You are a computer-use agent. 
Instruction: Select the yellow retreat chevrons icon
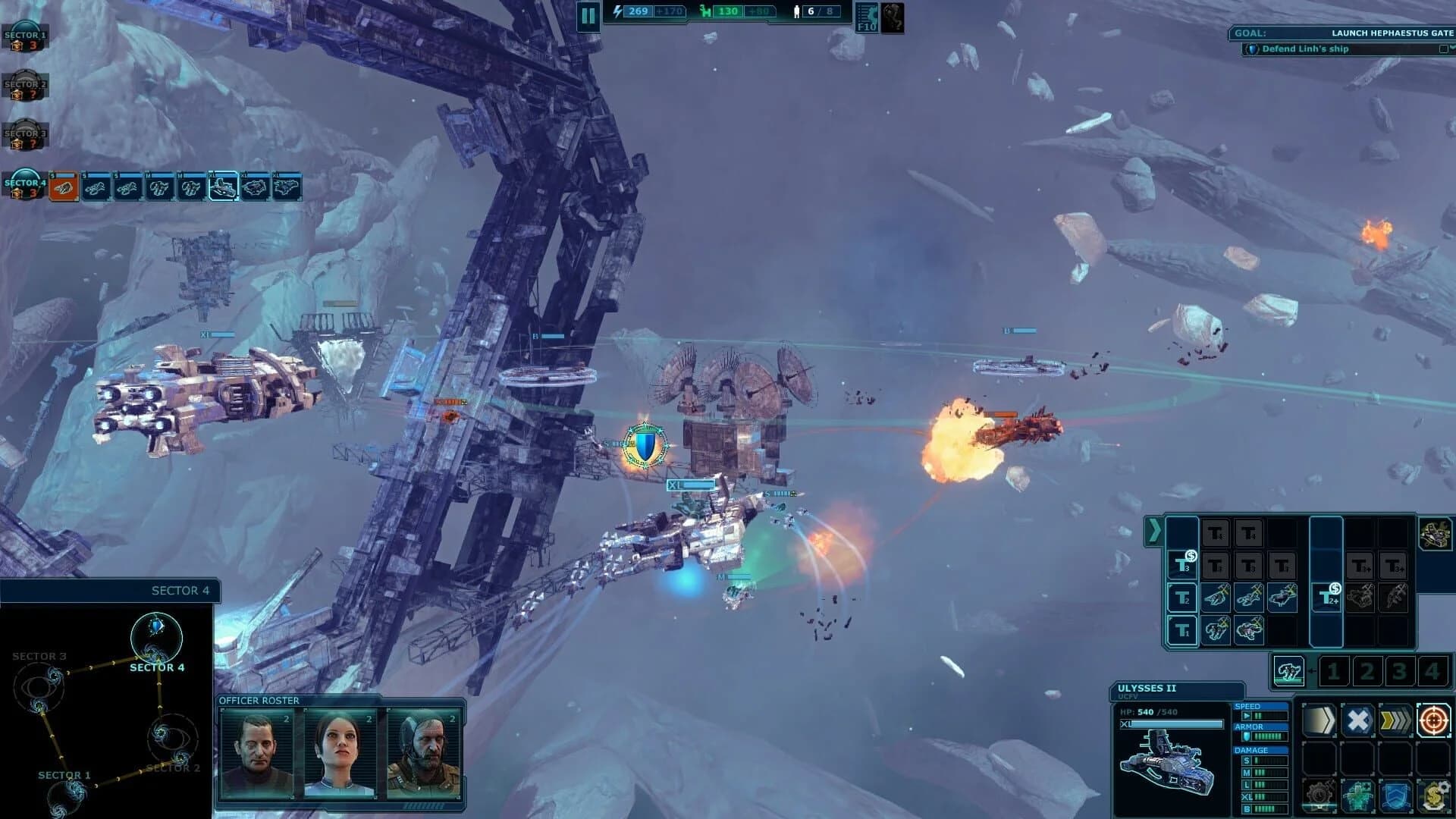[x=1397, y=720]
